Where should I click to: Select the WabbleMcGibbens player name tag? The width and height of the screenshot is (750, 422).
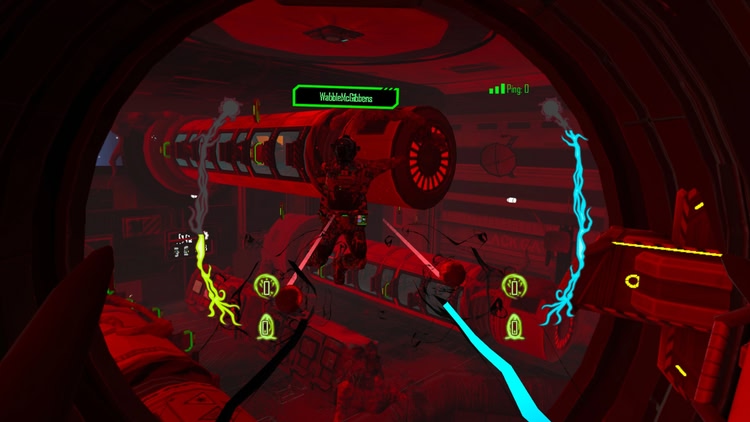click(x=345, y=97)
